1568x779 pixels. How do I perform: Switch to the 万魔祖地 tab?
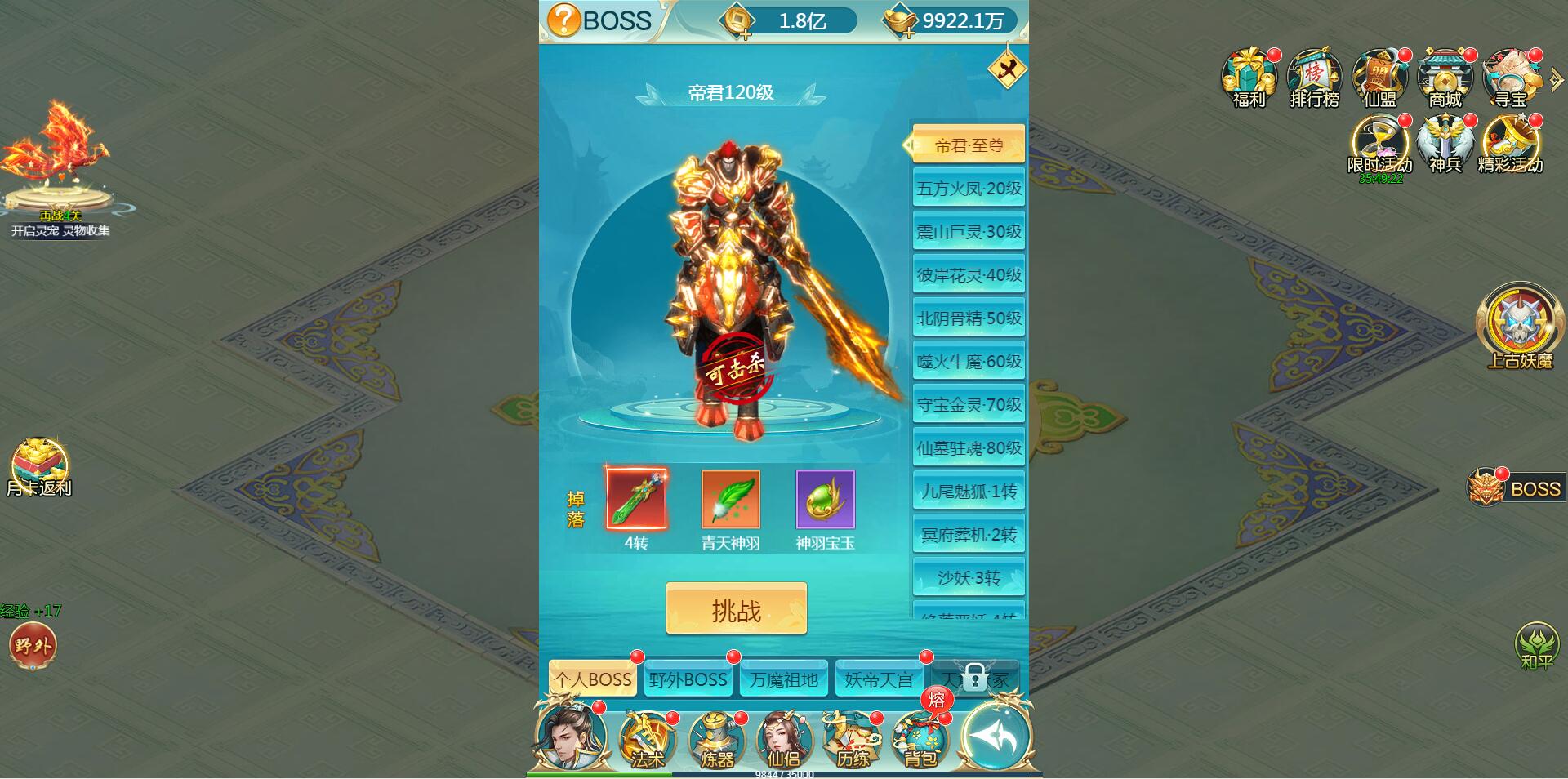coord(784,679)
